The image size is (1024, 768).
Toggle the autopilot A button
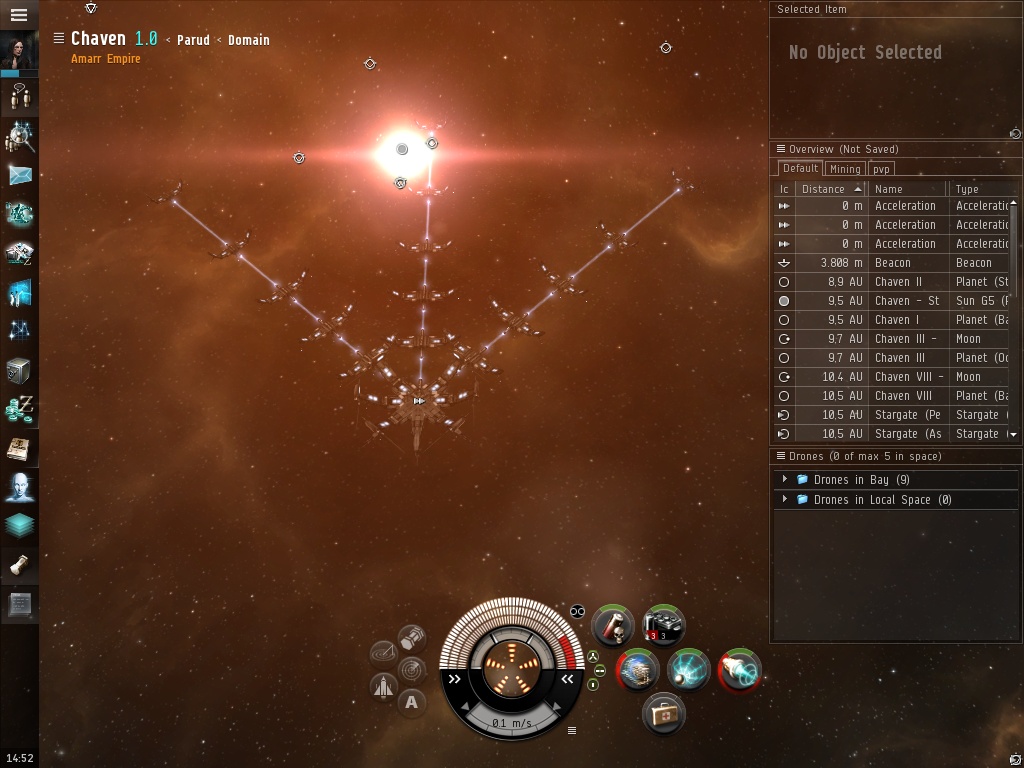coord(411,702)
